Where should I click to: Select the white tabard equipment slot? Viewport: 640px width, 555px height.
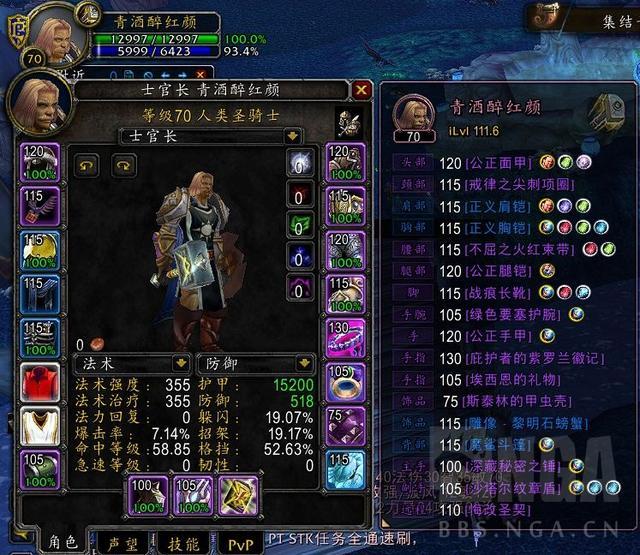click(41, 426)
